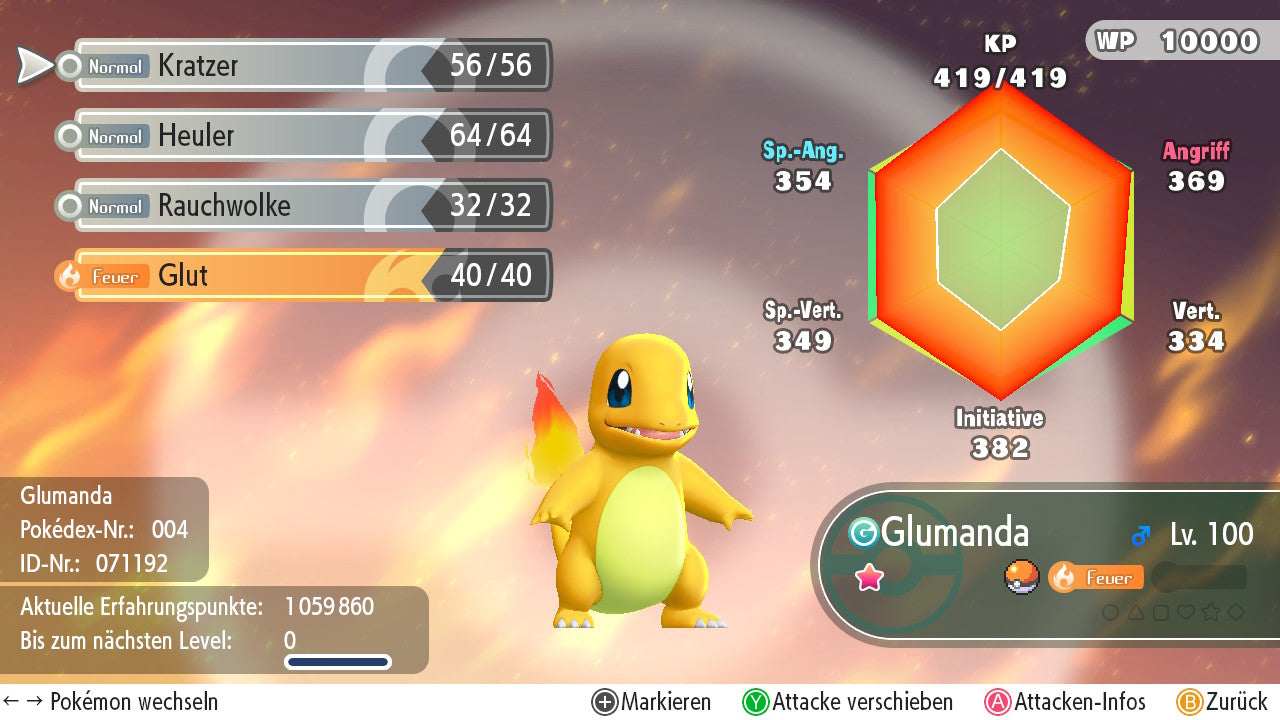
Task: Show Attacken-Infos
Action: click(x=1066, y=702)
